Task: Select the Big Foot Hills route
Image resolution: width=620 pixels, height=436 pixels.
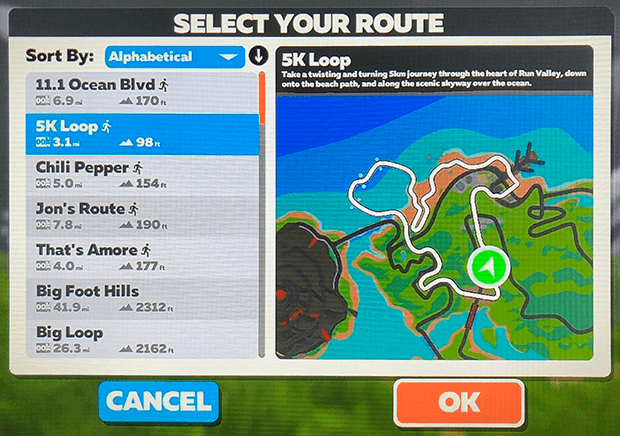Action: point(140,299)
